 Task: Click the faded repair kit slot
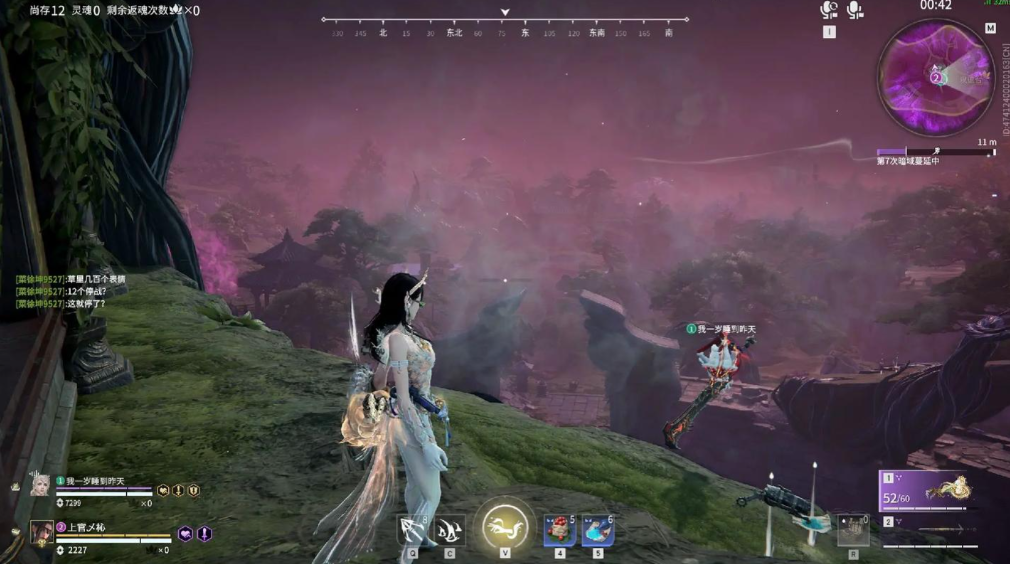pos(852,528)
